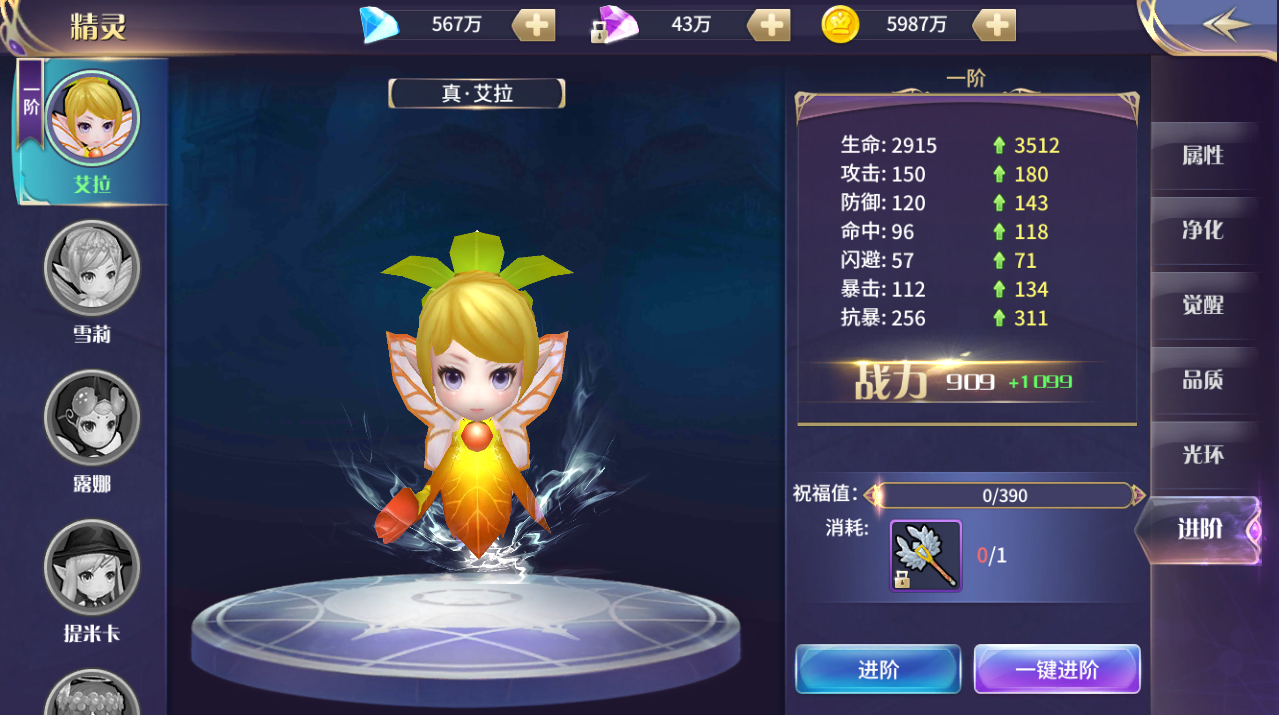Activate the 一键进阶 one-click advance button
This screenshot has height=715, width=1279.
tap(1057, 669)
